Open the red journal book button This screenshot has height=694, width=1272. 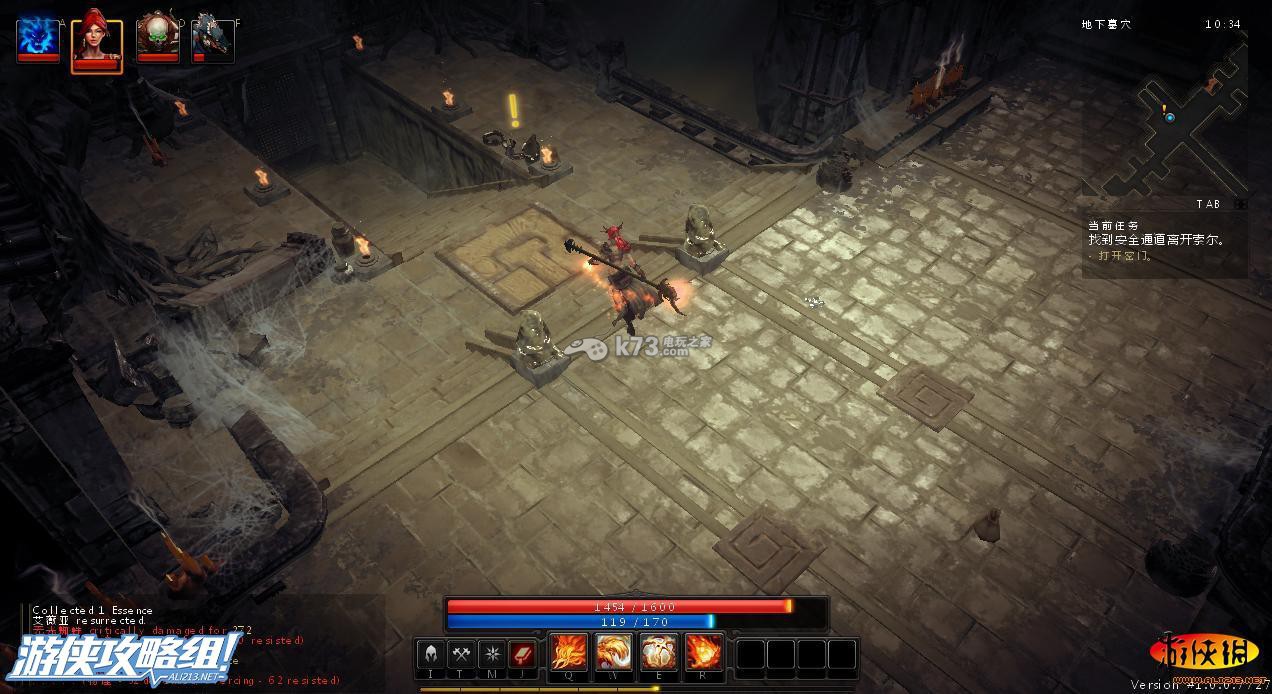click(x=521, y=655)
